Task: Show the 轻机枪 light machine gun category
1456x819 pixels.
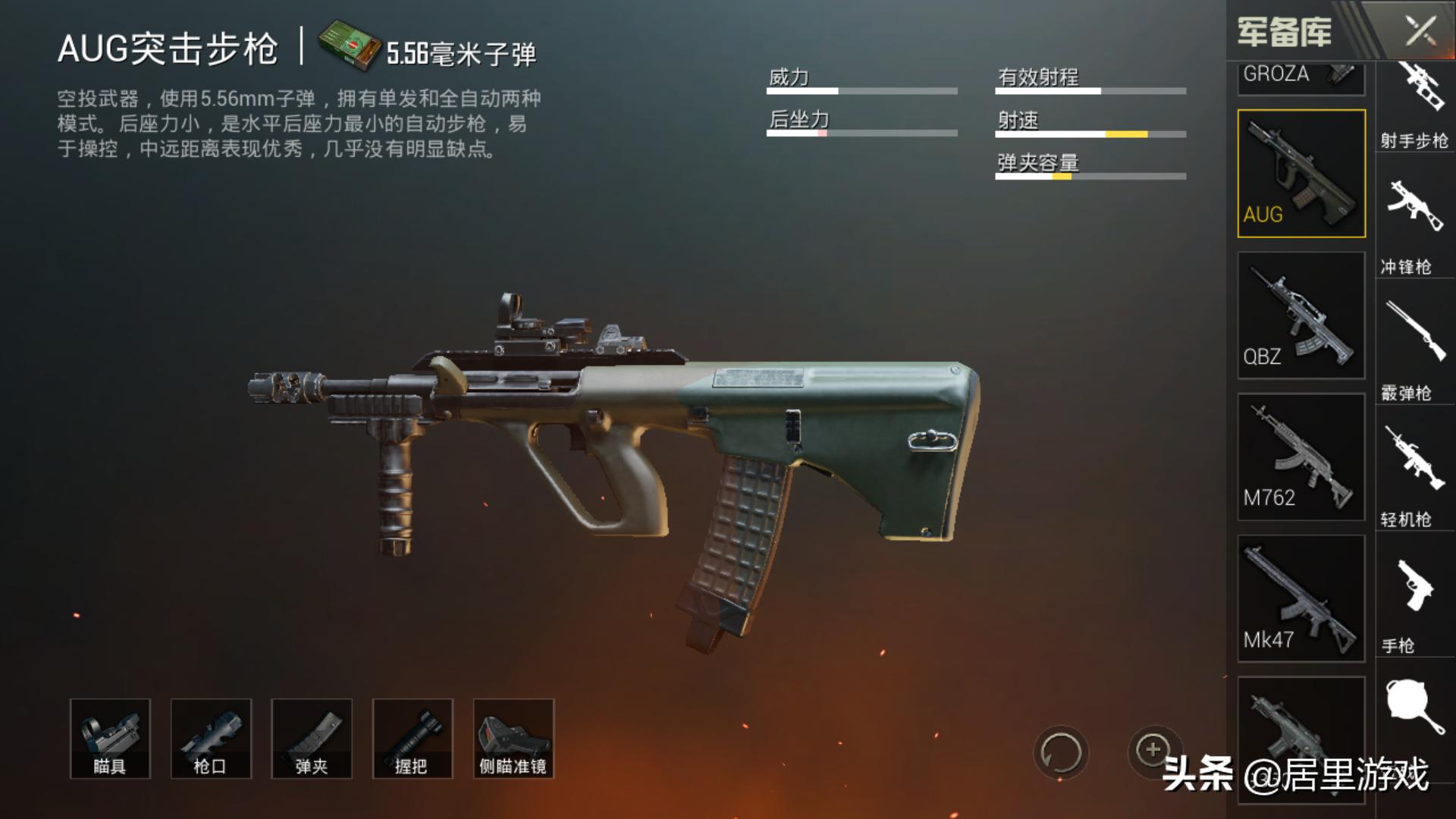Action: click(x=1414, y=478)
